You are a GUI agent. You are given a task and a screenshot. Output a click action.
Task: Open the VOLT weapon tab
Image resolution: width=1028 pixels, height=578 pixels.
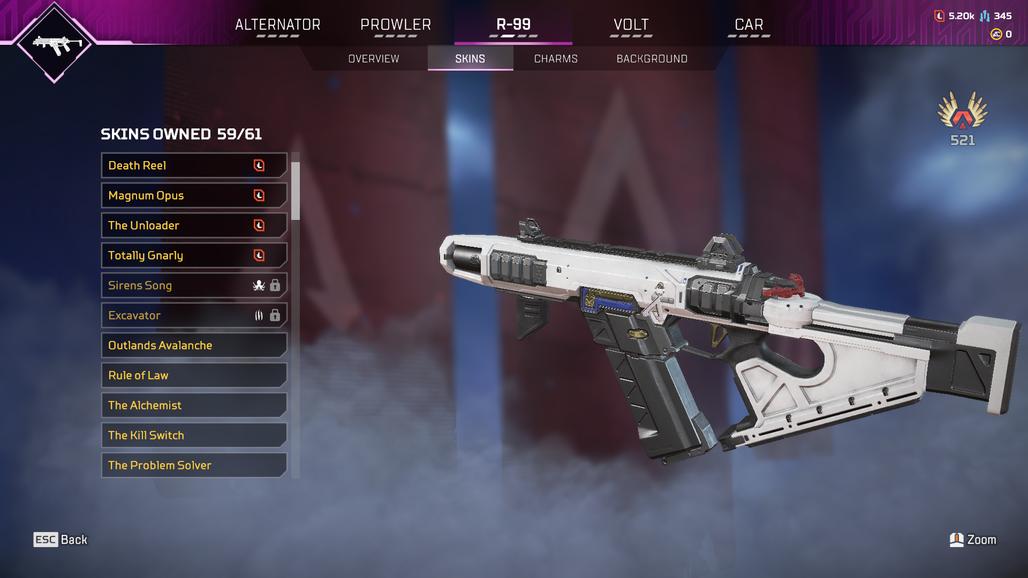pos(630,25)
